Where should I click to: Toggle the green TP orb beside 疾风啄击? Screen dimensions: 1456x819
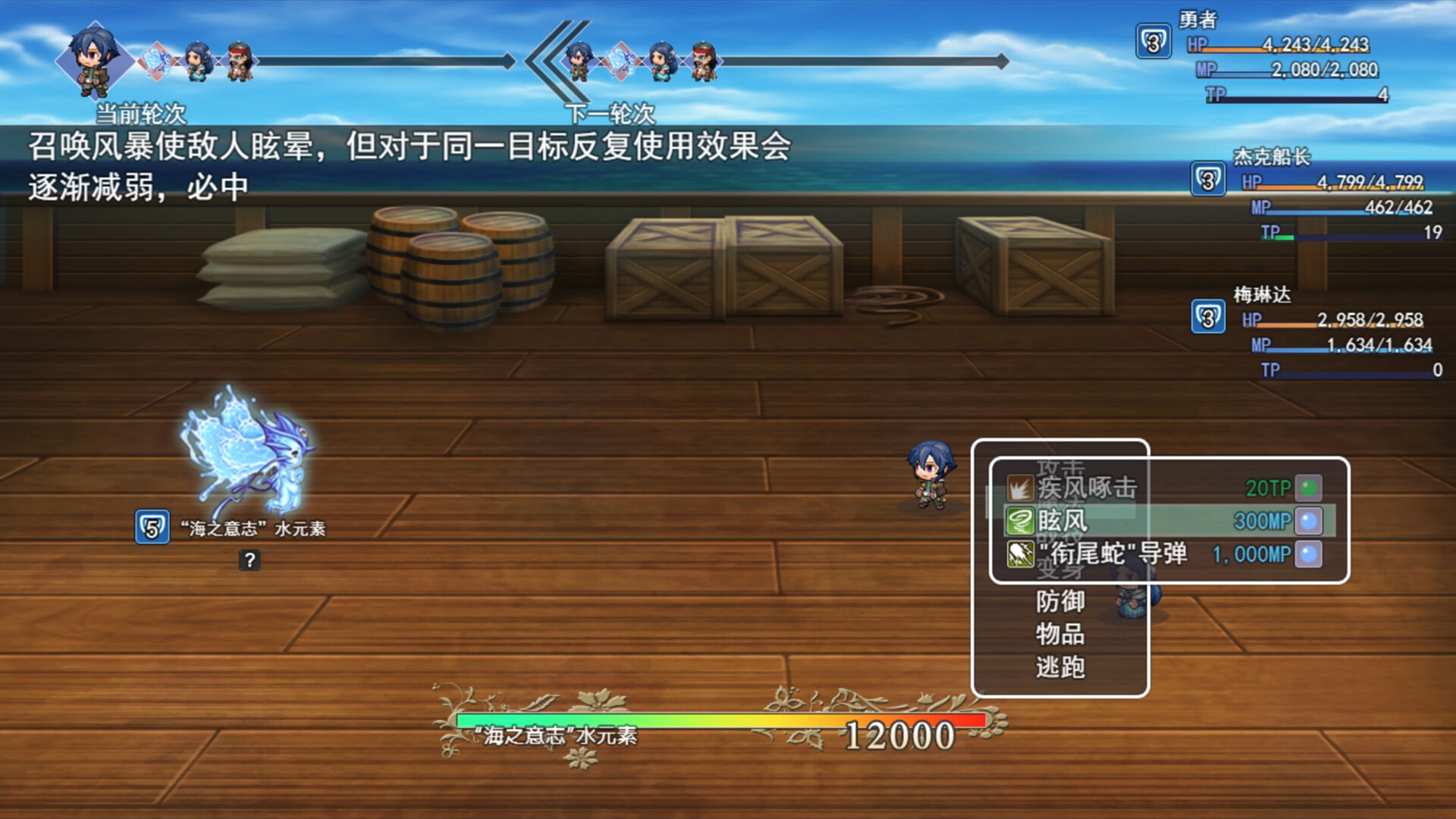[1310, 489]
